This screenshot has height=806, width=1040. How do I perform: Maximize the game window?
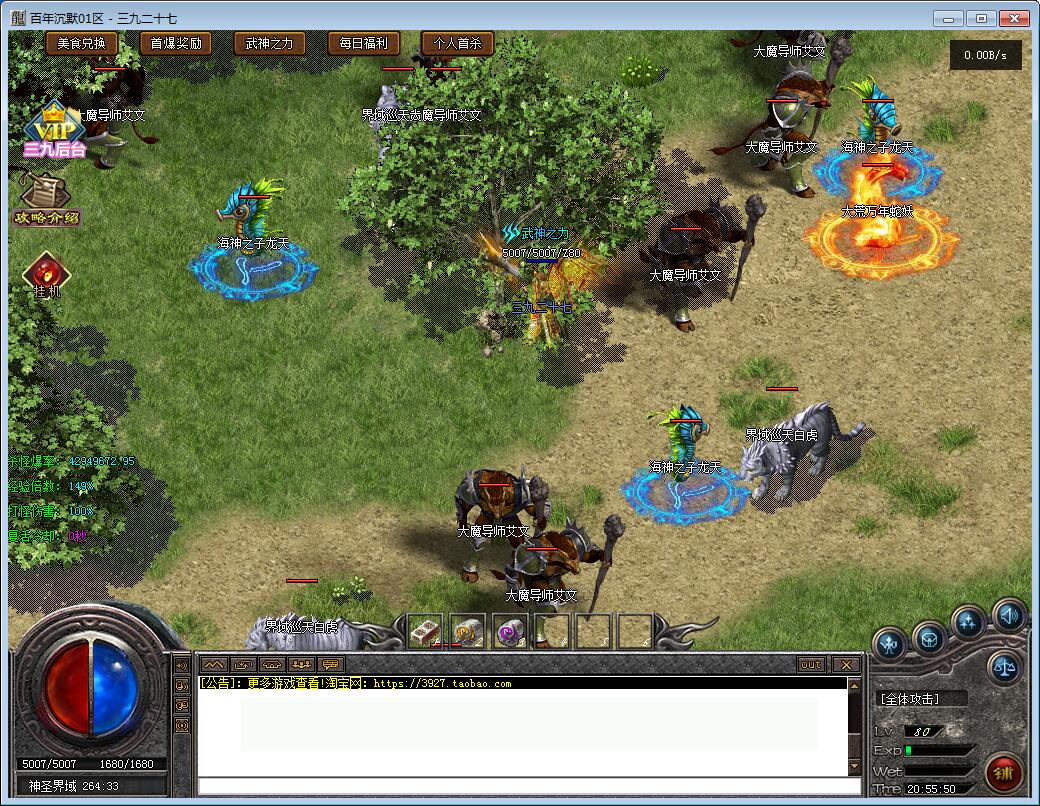[x=982, y=18]
